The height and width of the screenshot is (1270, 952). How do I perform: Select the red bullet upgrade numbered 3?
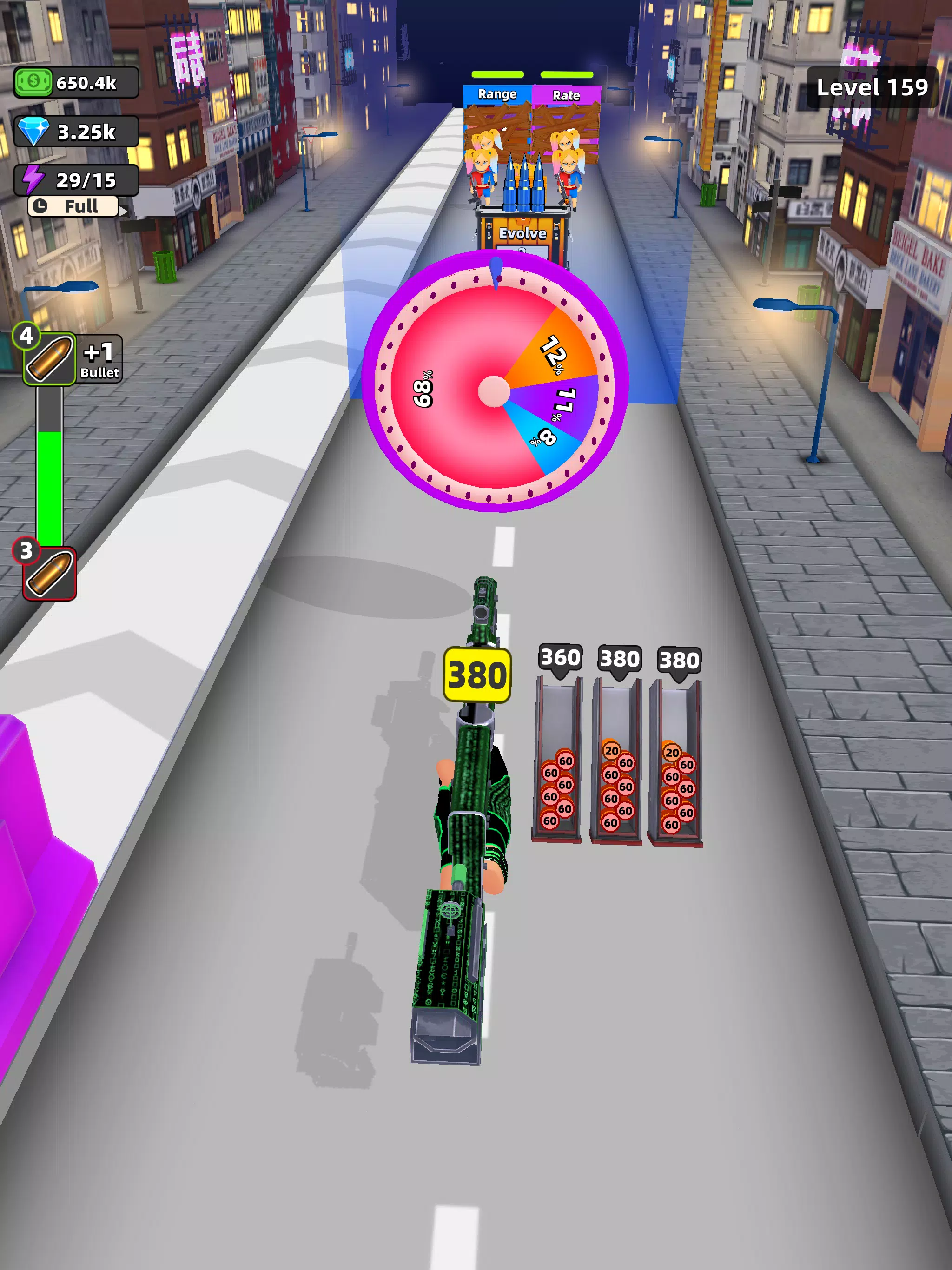tap(49, 574)
